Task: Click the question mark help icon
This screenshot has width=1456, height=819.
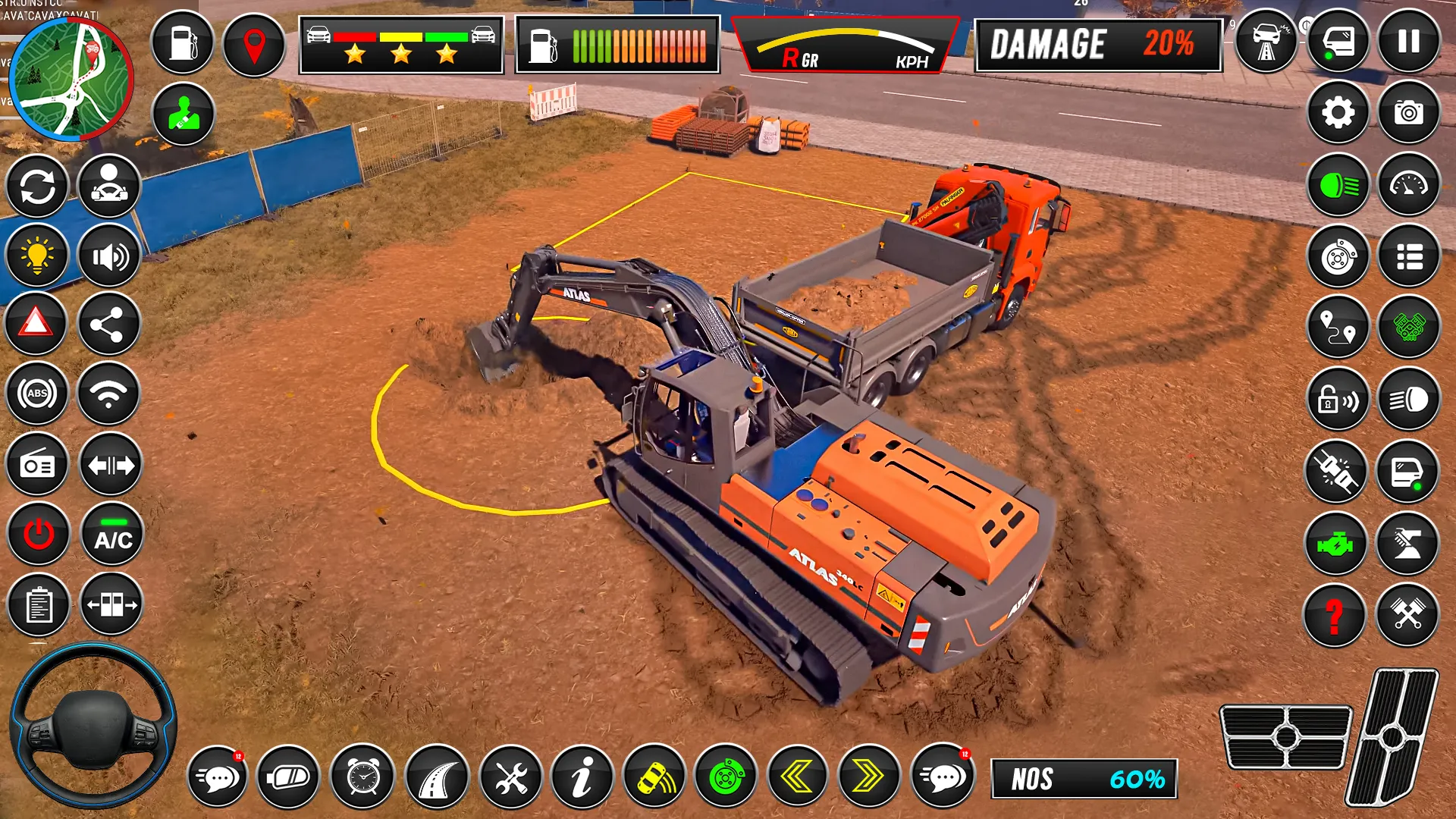Action: point(1337,614)
